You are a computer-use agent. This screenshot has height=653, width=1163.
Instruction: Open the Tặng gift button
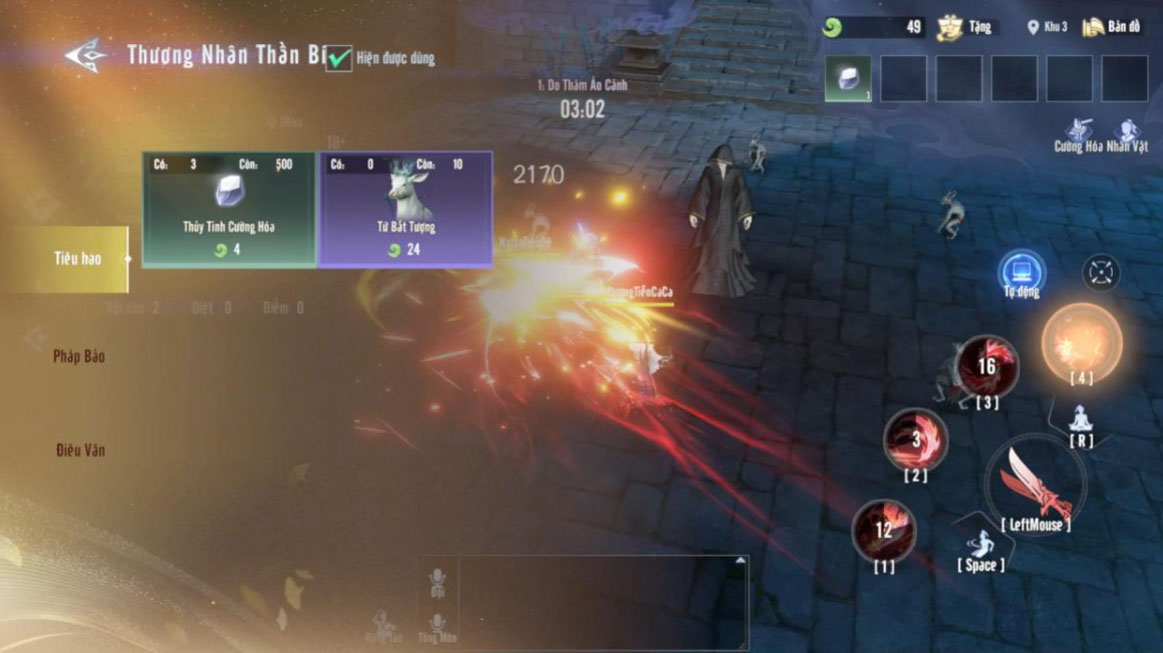tap(964, 27)
